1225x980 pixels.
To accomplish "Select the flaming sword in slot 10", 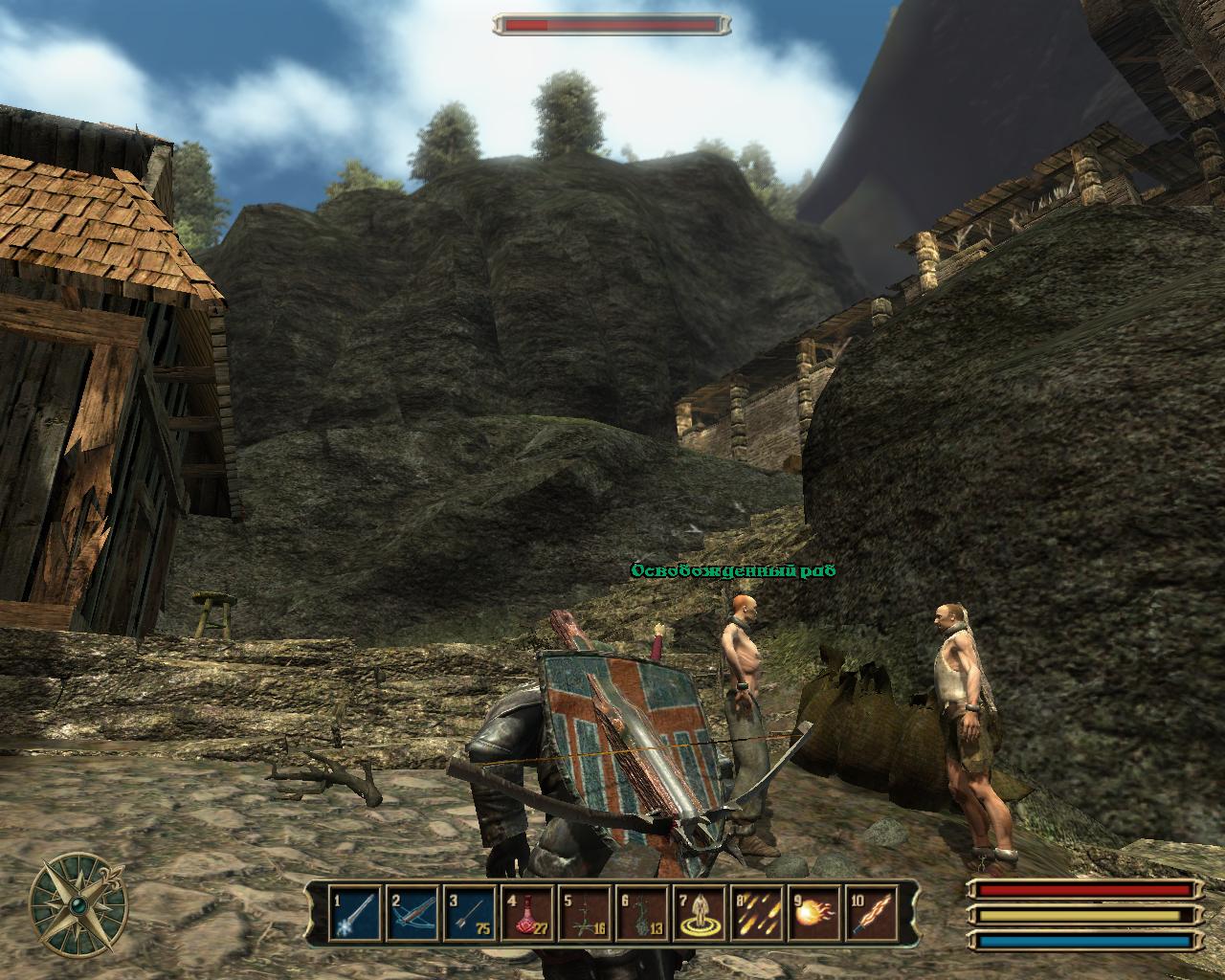I will 872,914.
